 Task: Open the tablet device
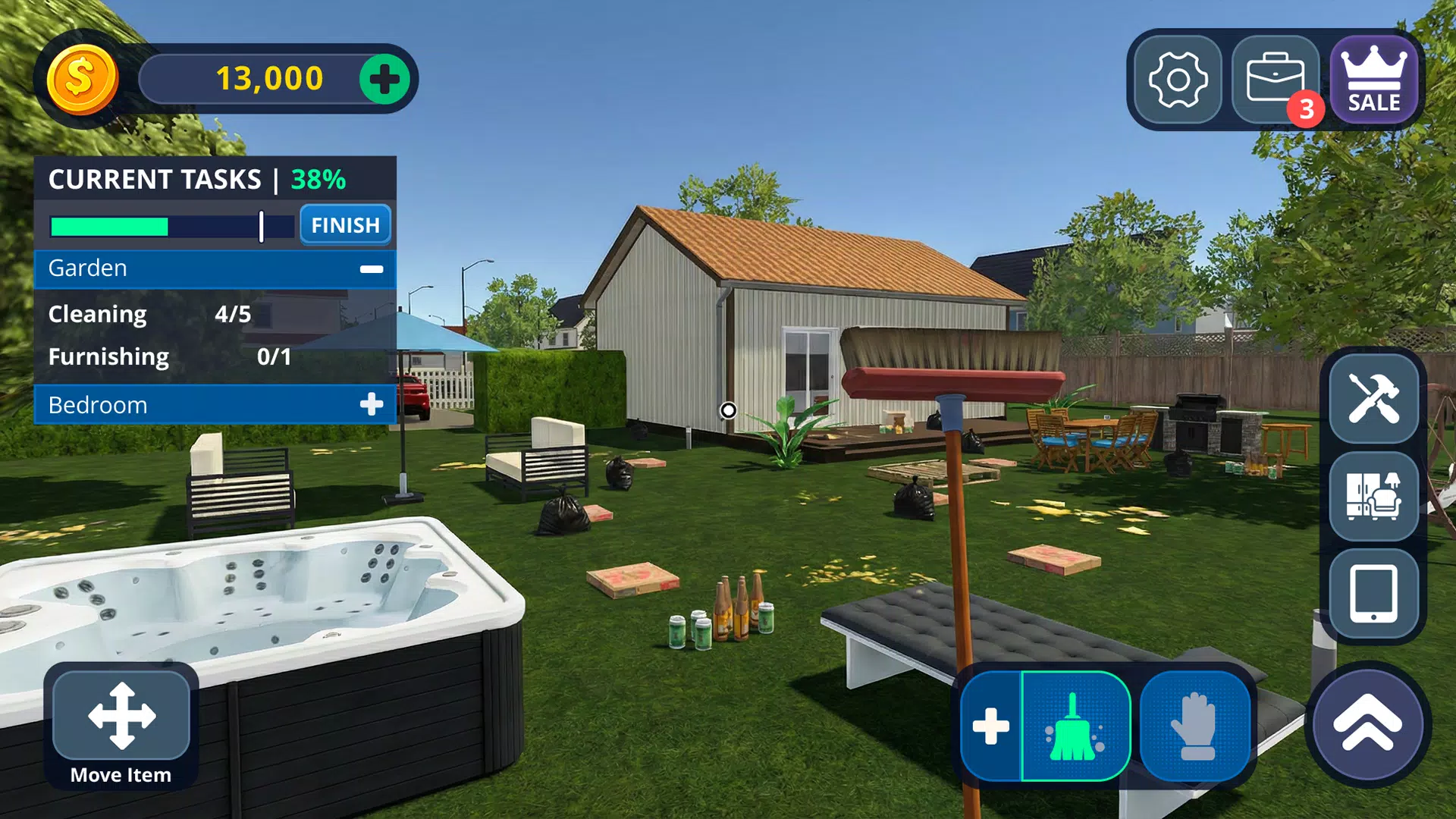pyautogui.click(x=1374, y=595)
